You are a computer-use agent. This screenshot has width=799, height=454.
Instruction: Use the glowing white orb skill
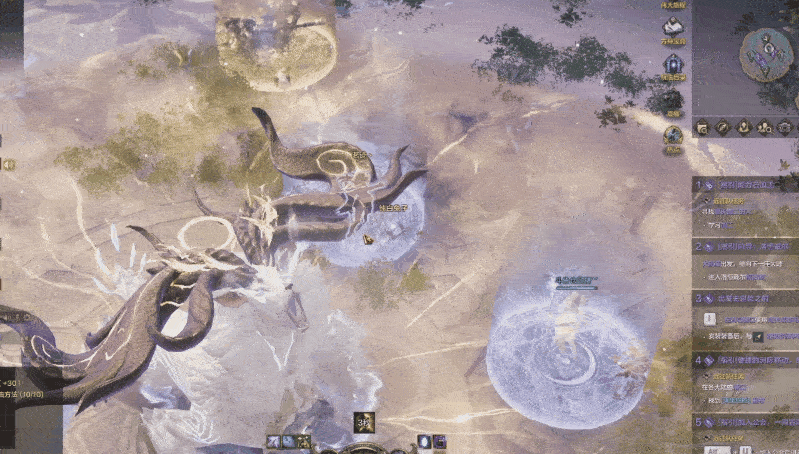point(424,442)
